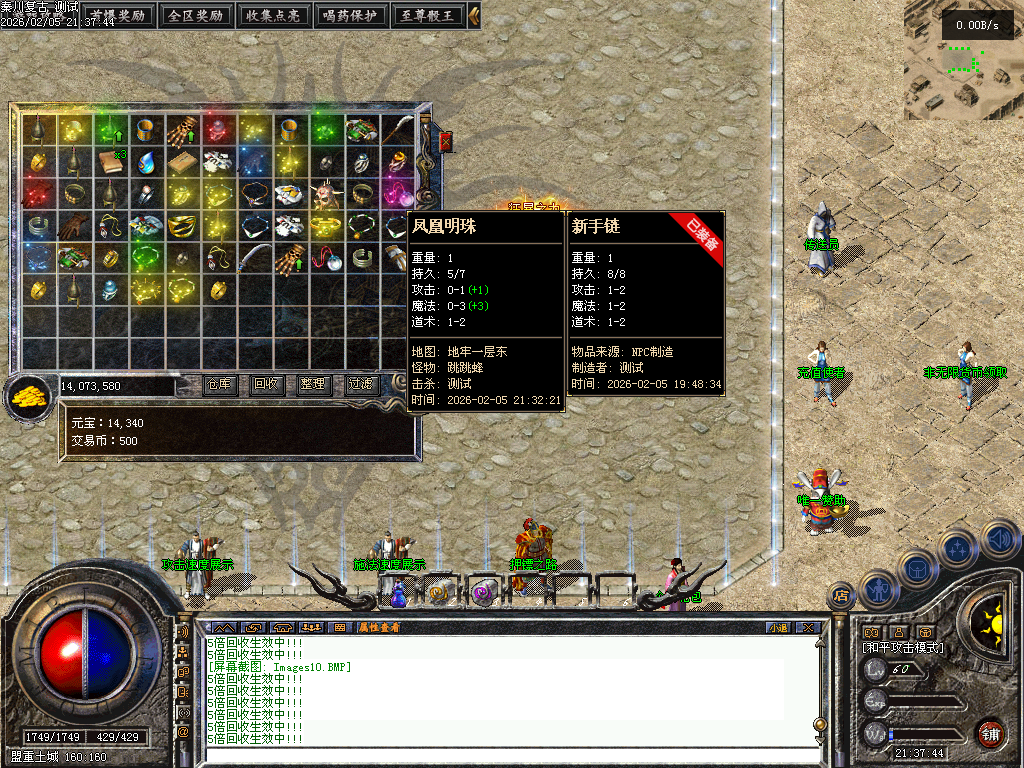The height and width of the screenshot is (768, 1024).
Task: Select the brown spellbook with x3 stack
Action: (x=110, y=161)
